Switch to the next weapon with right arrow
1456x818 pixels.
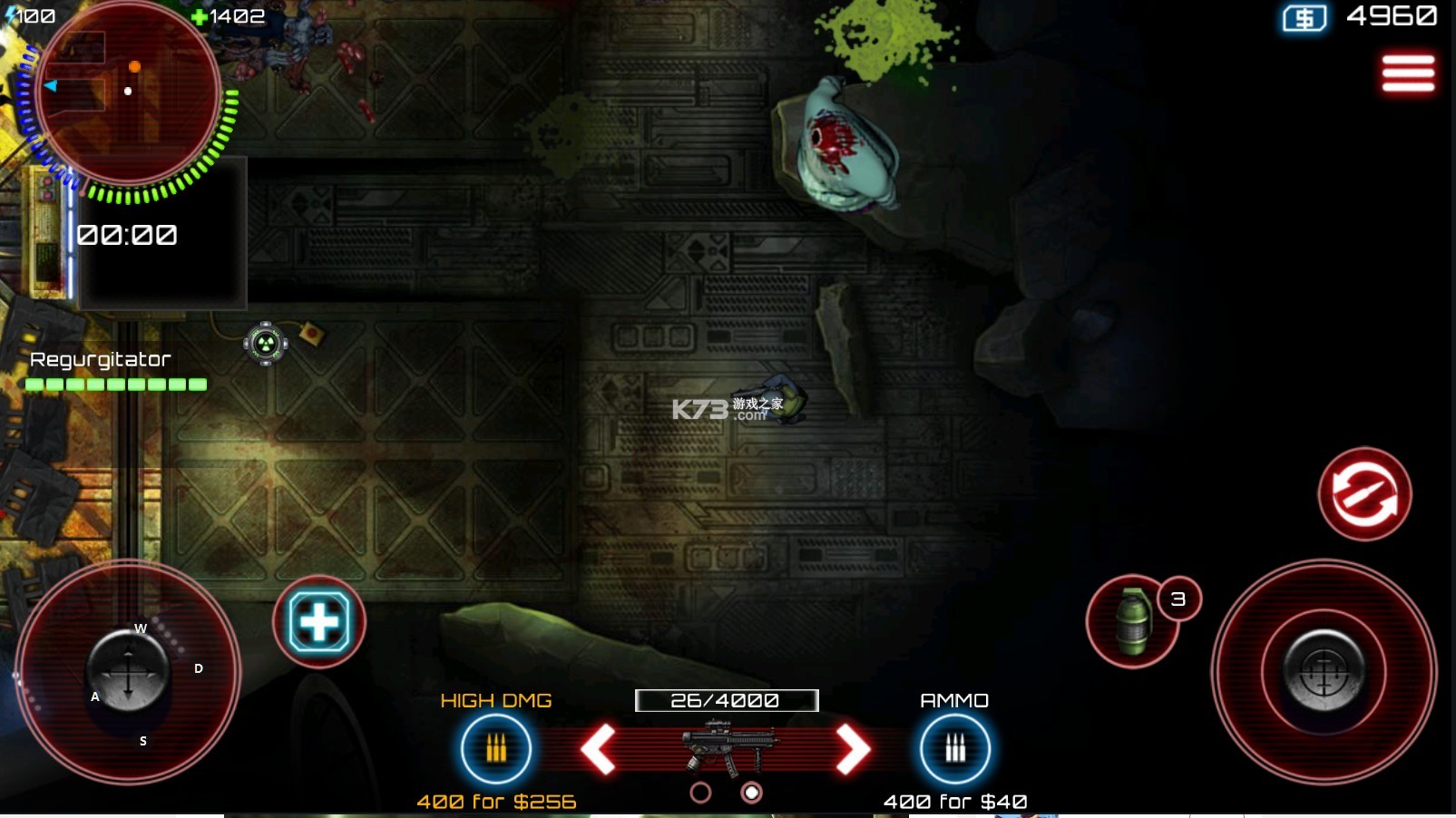coord(853,749)
